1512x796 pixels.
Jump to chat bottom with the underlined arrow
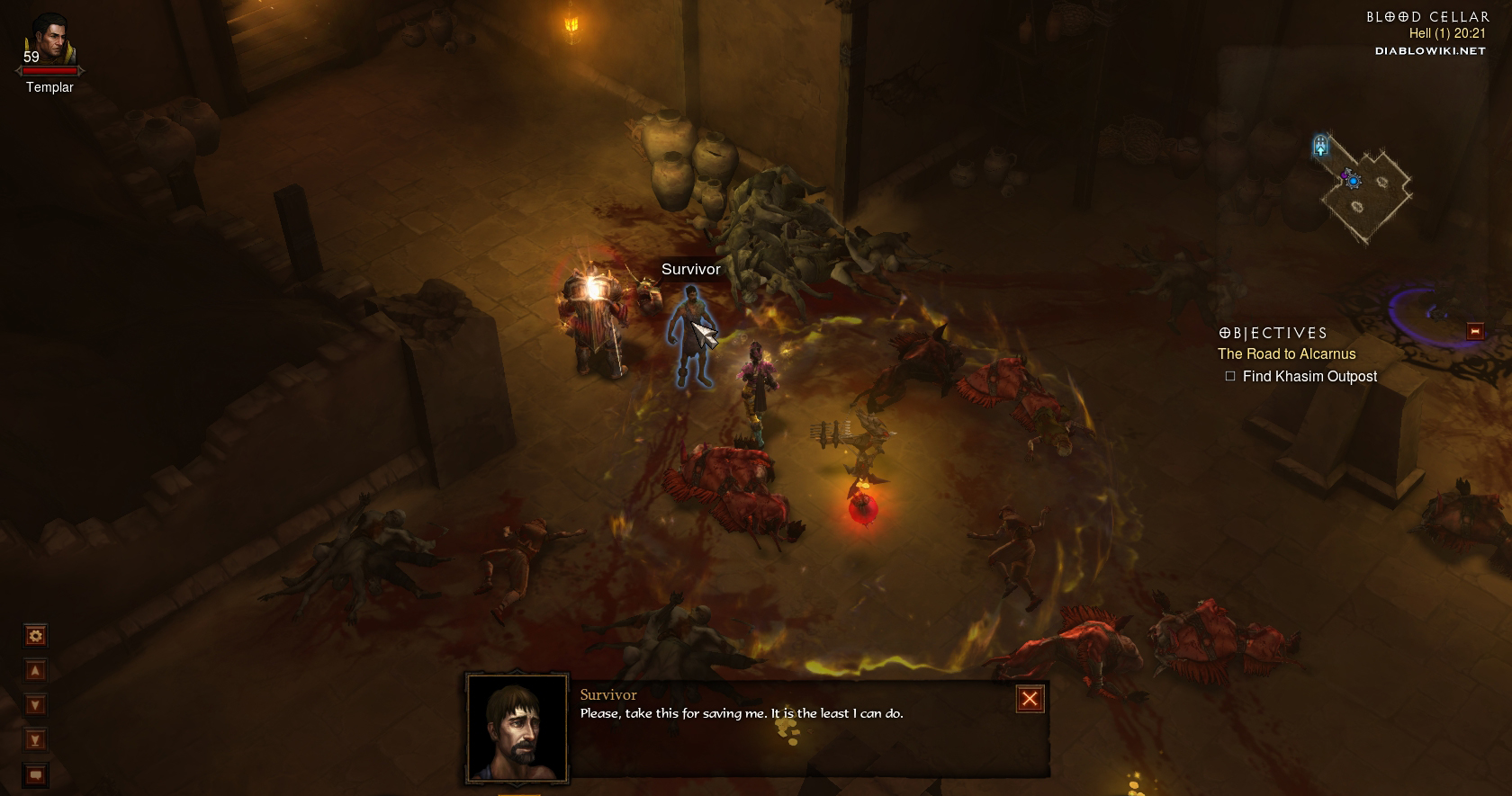36,740
